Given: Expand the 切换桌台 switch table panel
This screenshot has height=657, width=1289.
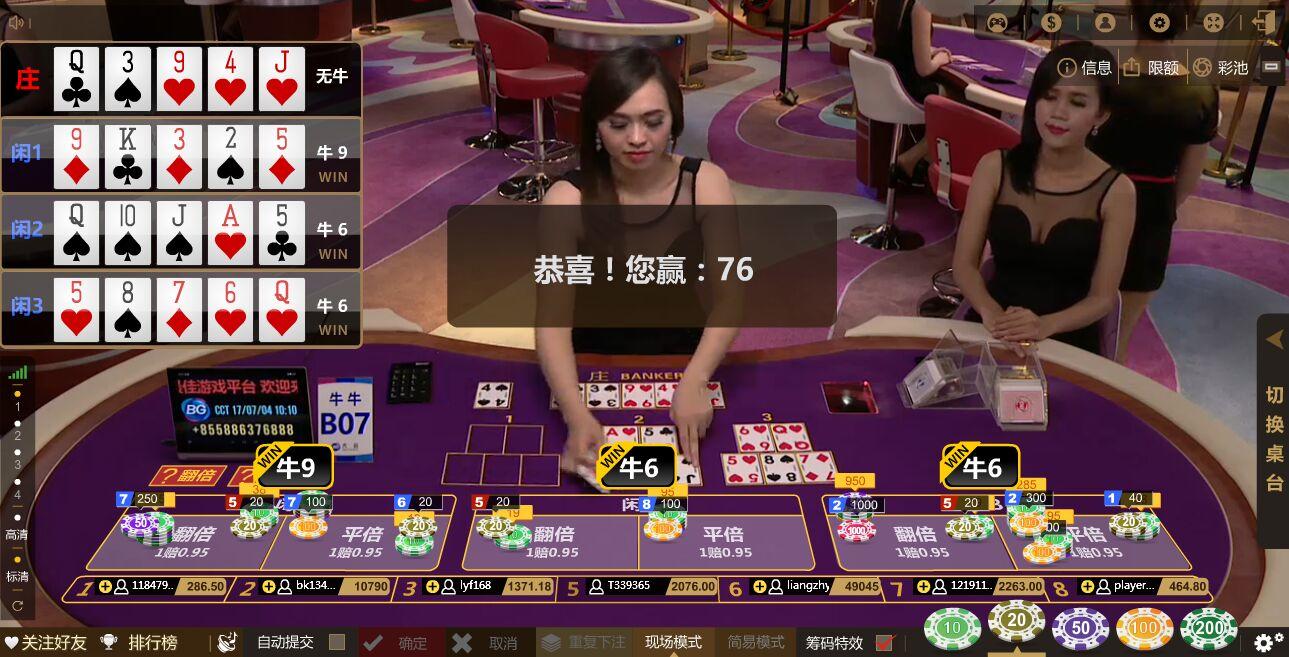Looking at the screenshot, I should point(1274,430).
